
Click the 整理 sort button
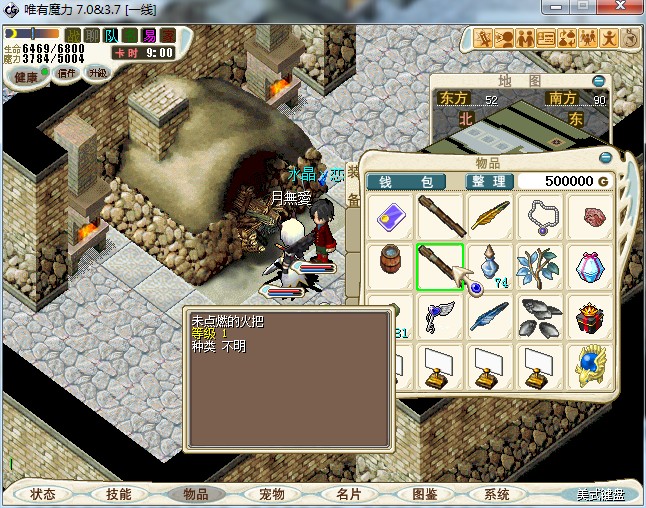pos(490,181)
